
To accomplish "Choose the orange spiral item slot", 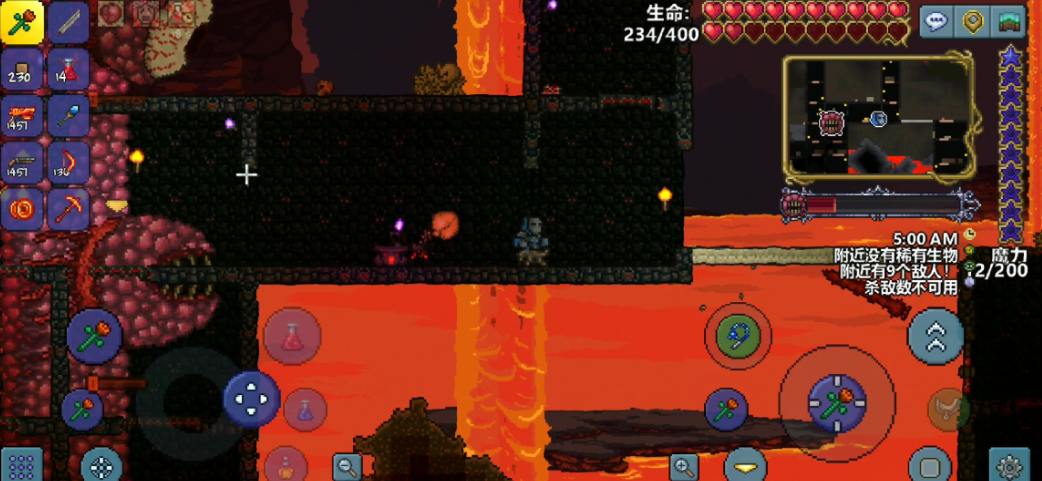I will click(21, 208).
